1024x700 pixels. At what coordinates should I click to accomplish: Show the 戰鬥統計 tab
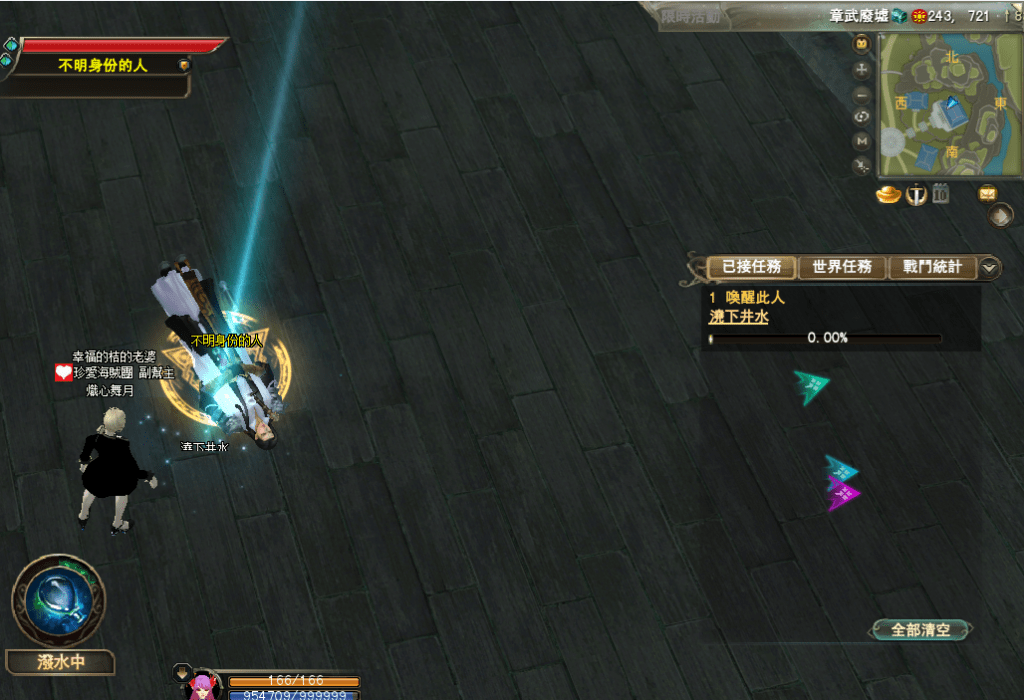932,267
